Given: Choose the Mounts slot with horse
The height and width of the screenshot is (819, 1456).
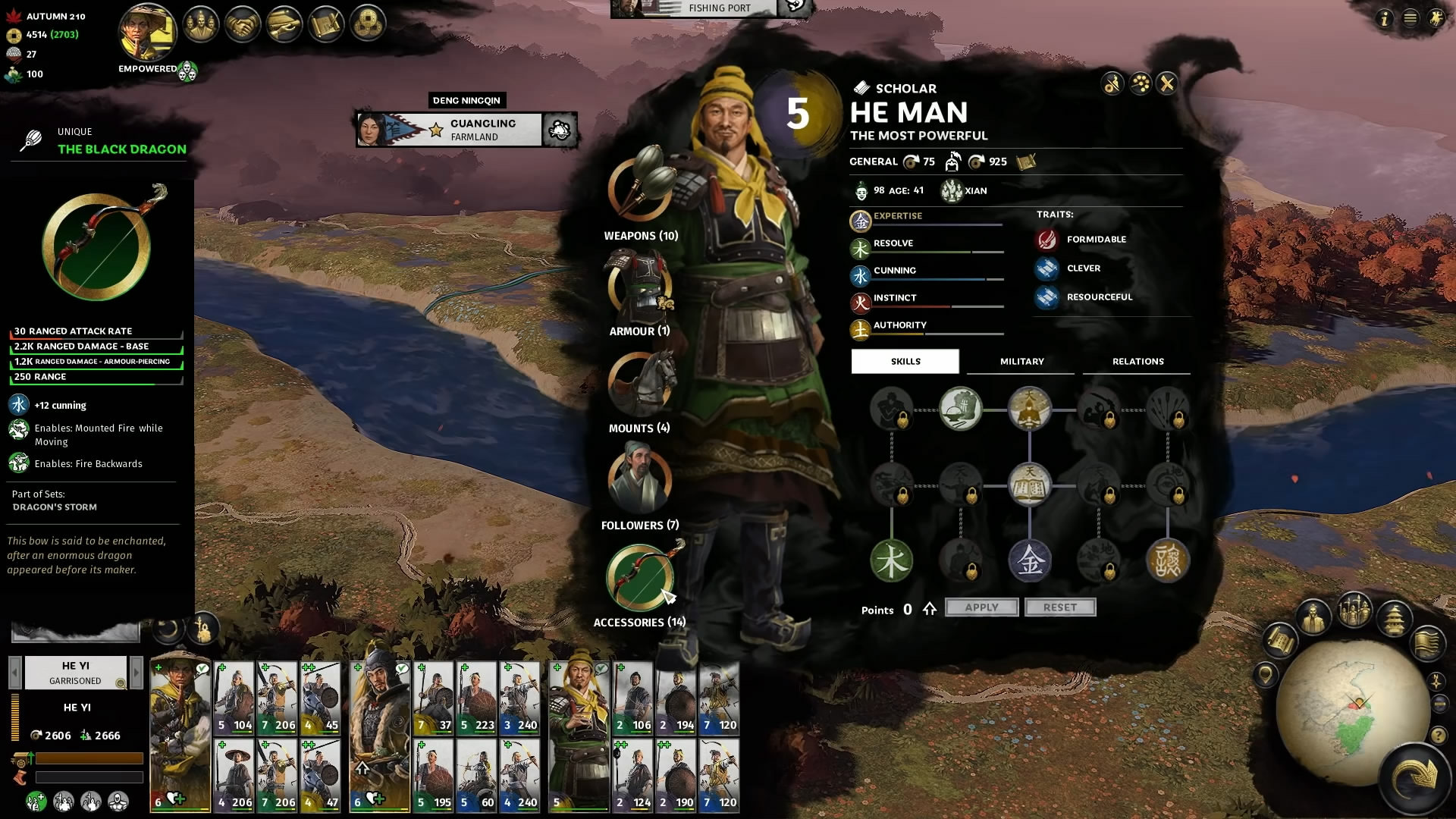Looking at the screenshot, I should coord(640,383).
